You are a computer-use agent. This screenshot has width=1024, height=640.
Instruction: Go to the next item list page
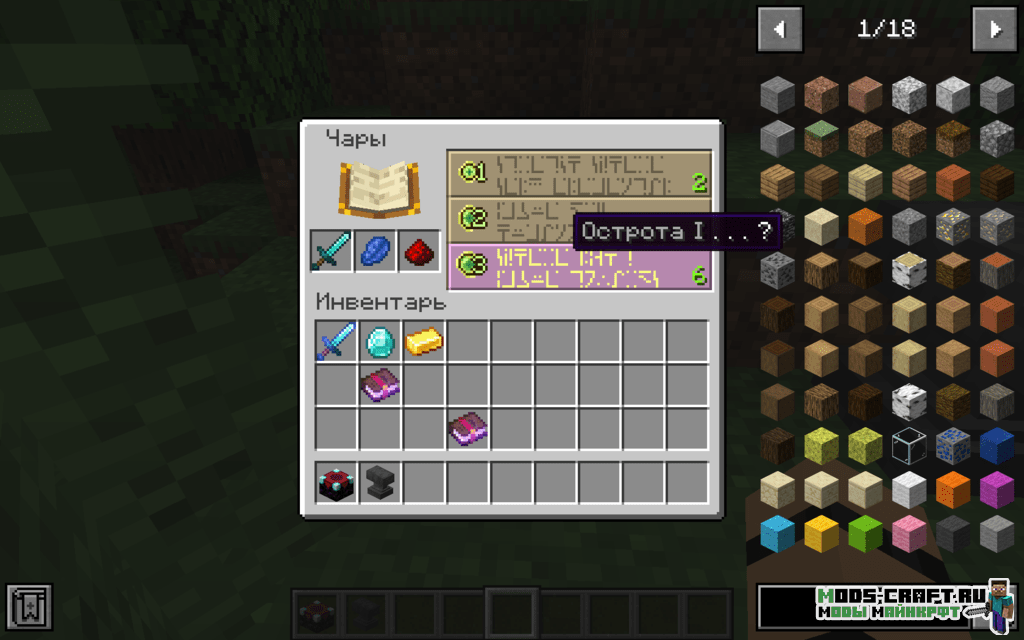coord(994,30)
